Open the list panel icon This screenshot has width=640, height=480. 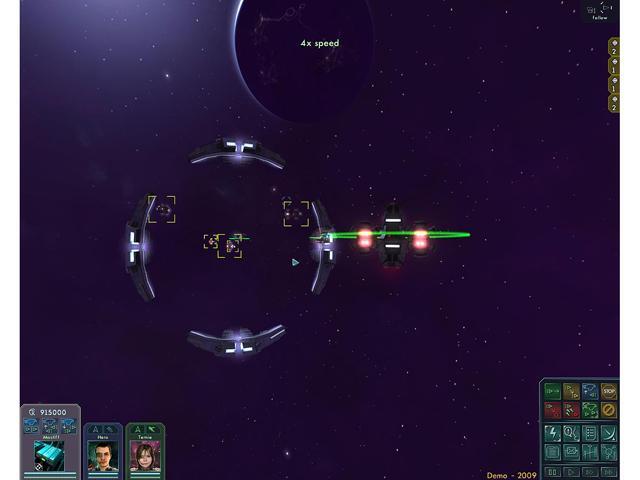pos(590,432)
